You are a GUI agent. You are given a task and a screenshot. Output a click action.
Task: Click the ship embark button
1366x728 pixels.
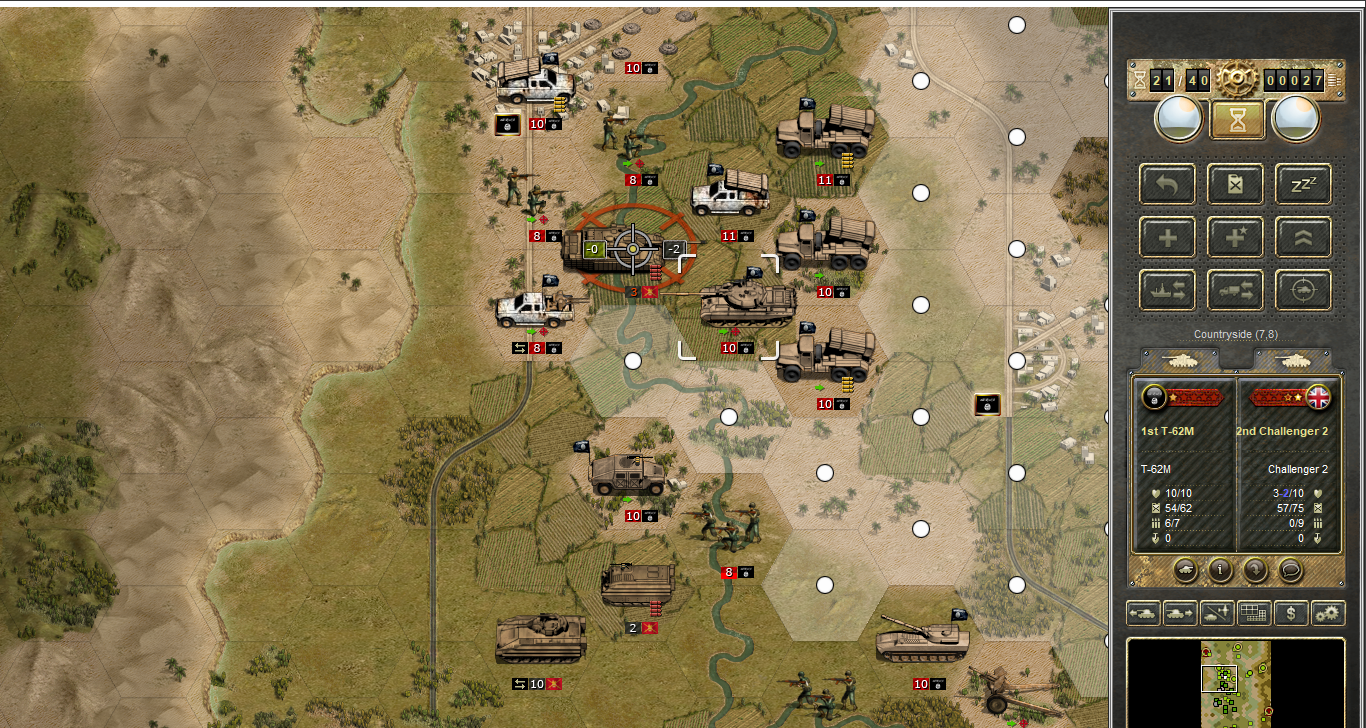coord(1167,290)
